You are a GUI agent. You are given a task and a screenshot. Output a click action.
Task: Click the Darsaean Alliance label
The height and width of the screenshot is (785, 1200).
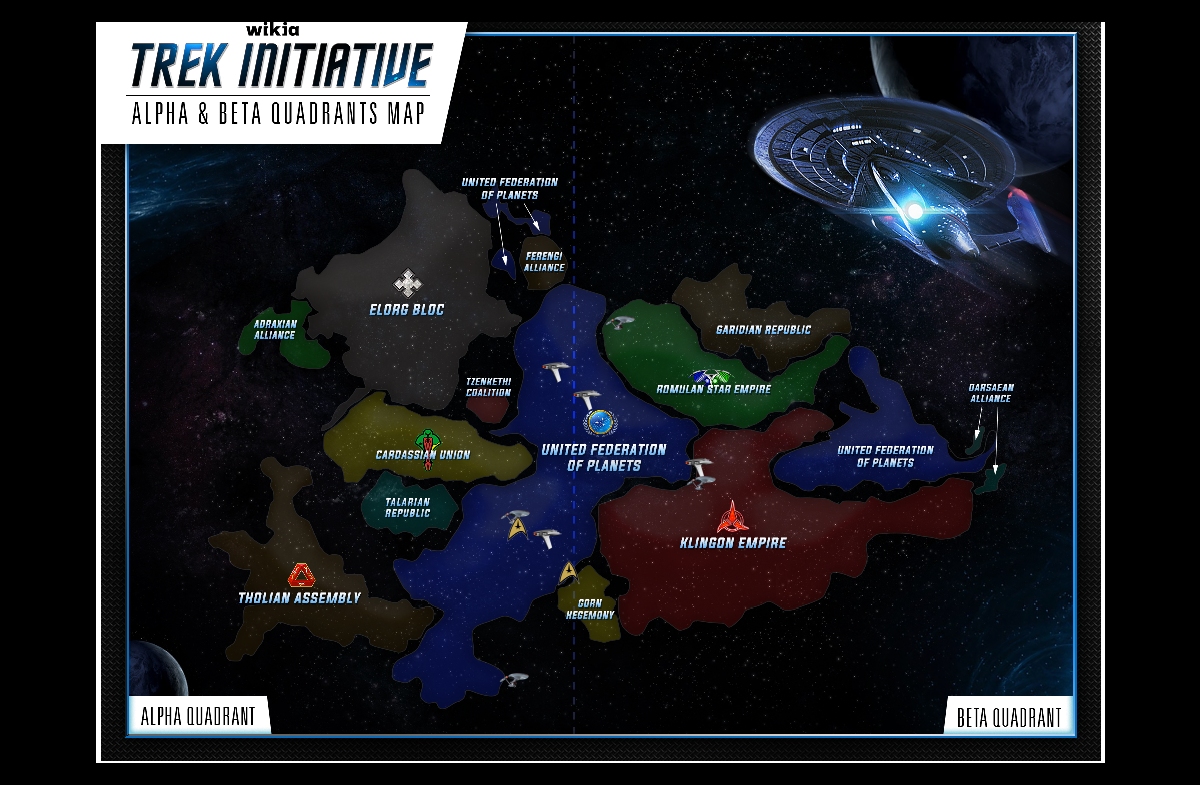pos(990,392)
